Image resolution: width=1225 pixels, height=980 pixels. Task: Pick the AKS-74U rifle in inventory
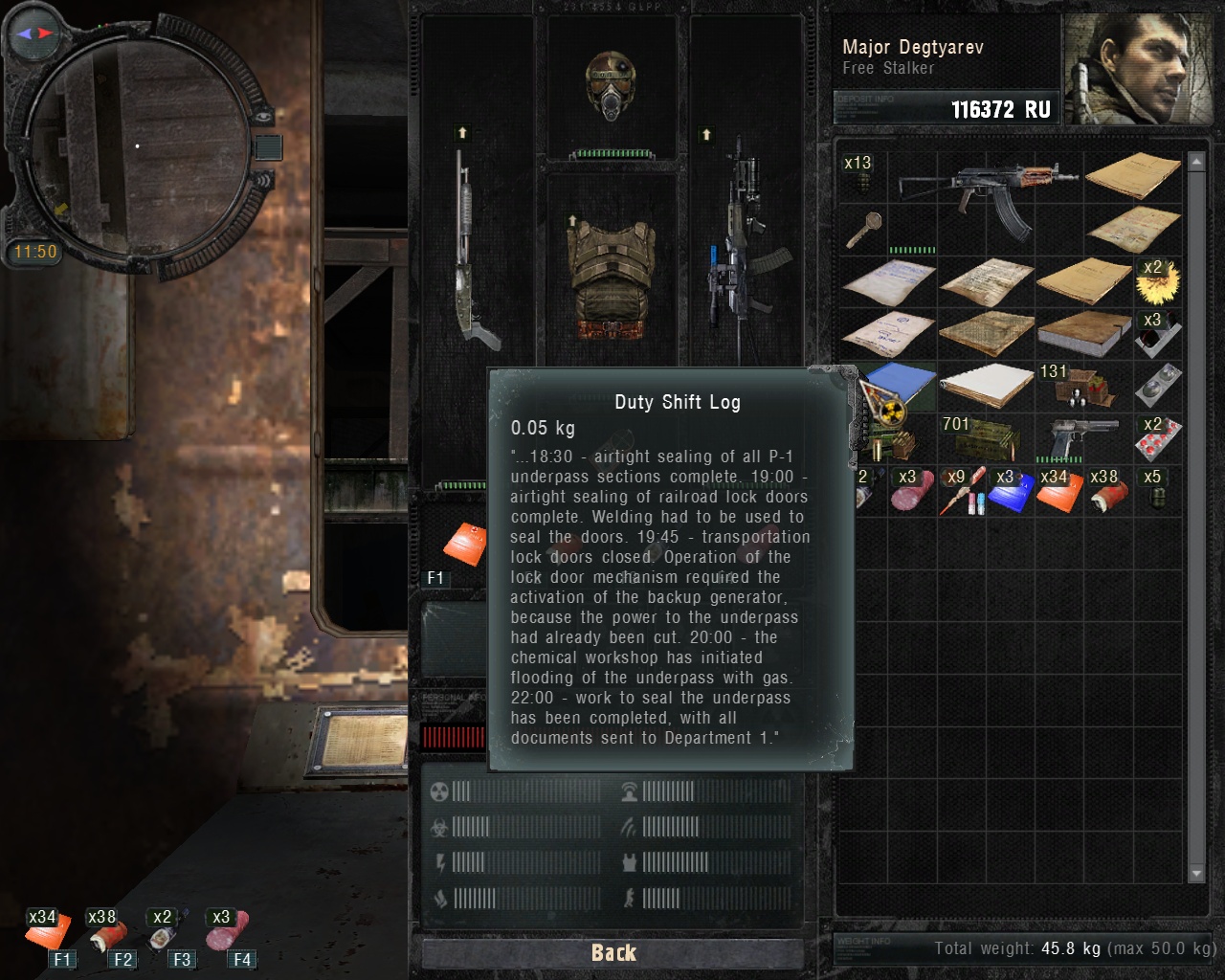coord(986,182)
